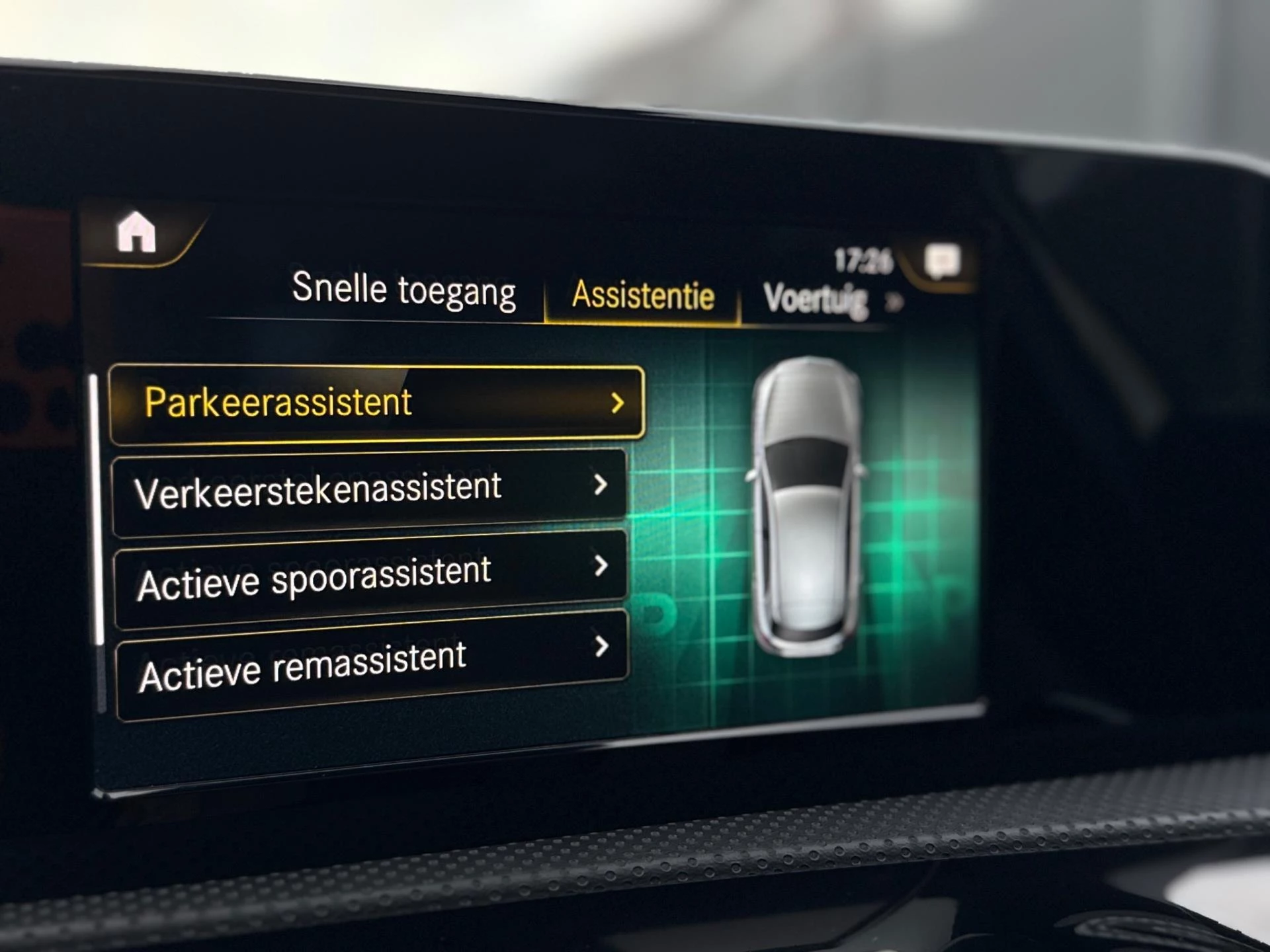
Task: Select the Assistentie tab
Action: click(x=642, y=295)
